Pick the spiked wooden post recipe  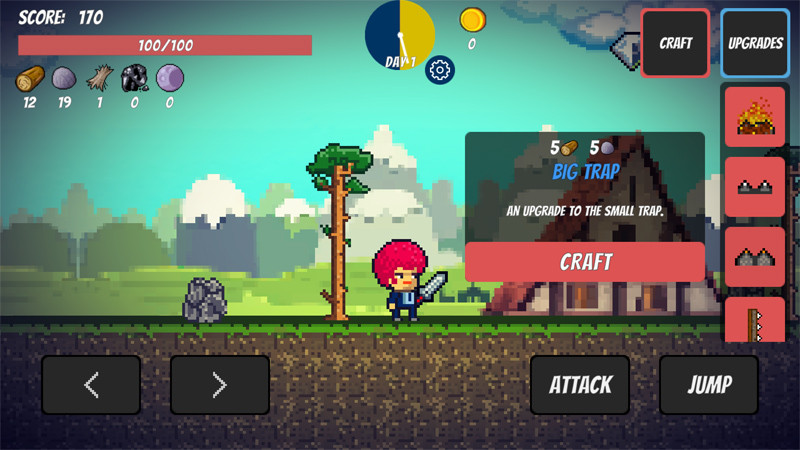(x=754, y=321)
